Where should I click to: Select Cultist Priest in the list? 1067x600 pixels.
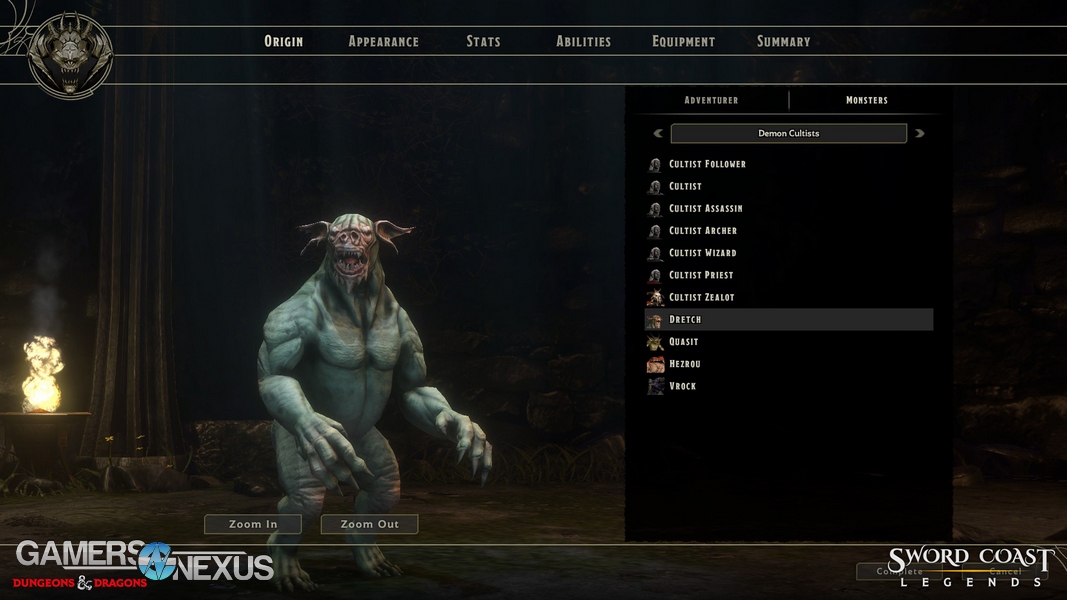(701, 275)
